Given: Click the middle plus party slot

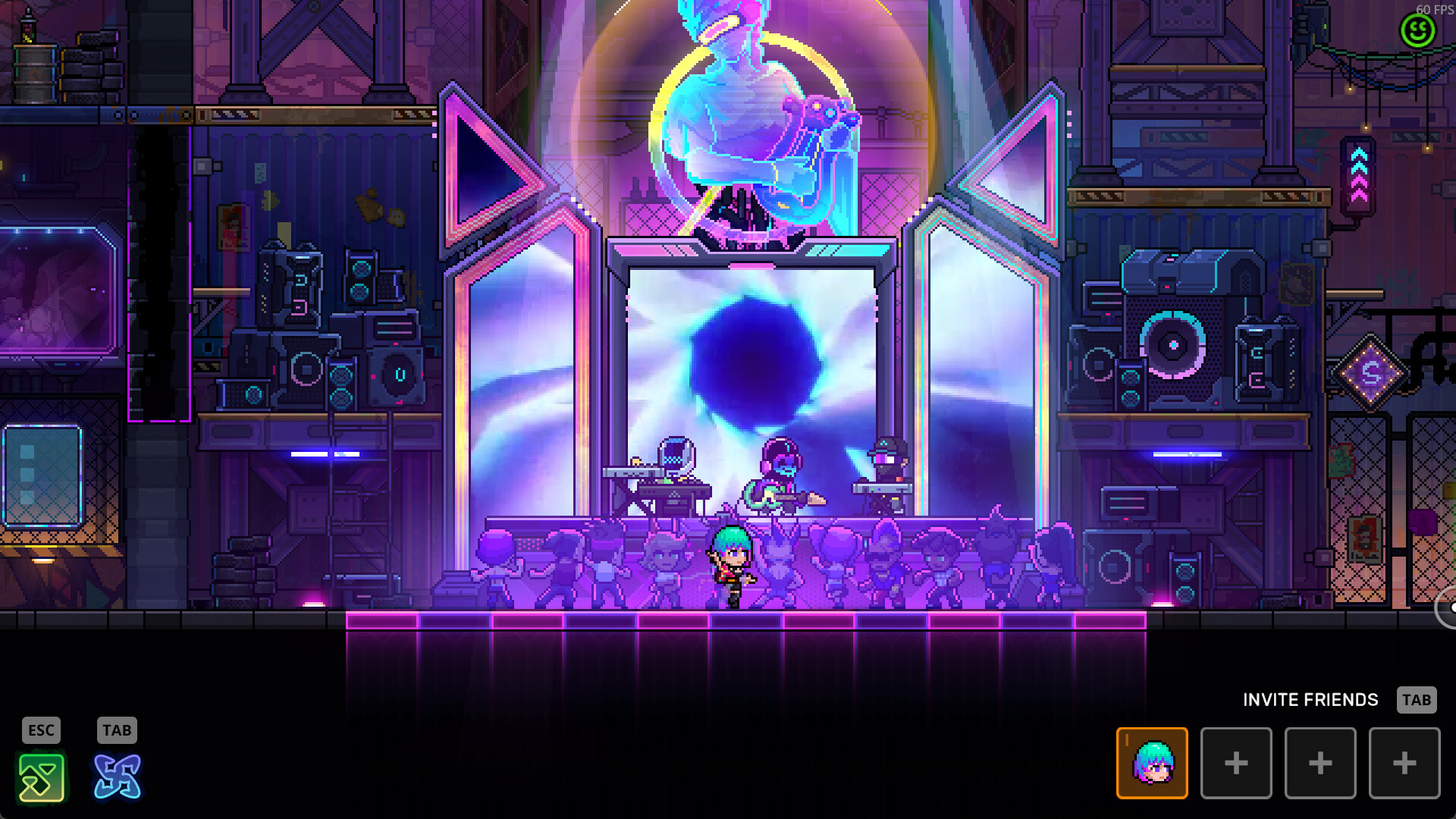Looking at the screenshot, I should tap(1320, 763).
